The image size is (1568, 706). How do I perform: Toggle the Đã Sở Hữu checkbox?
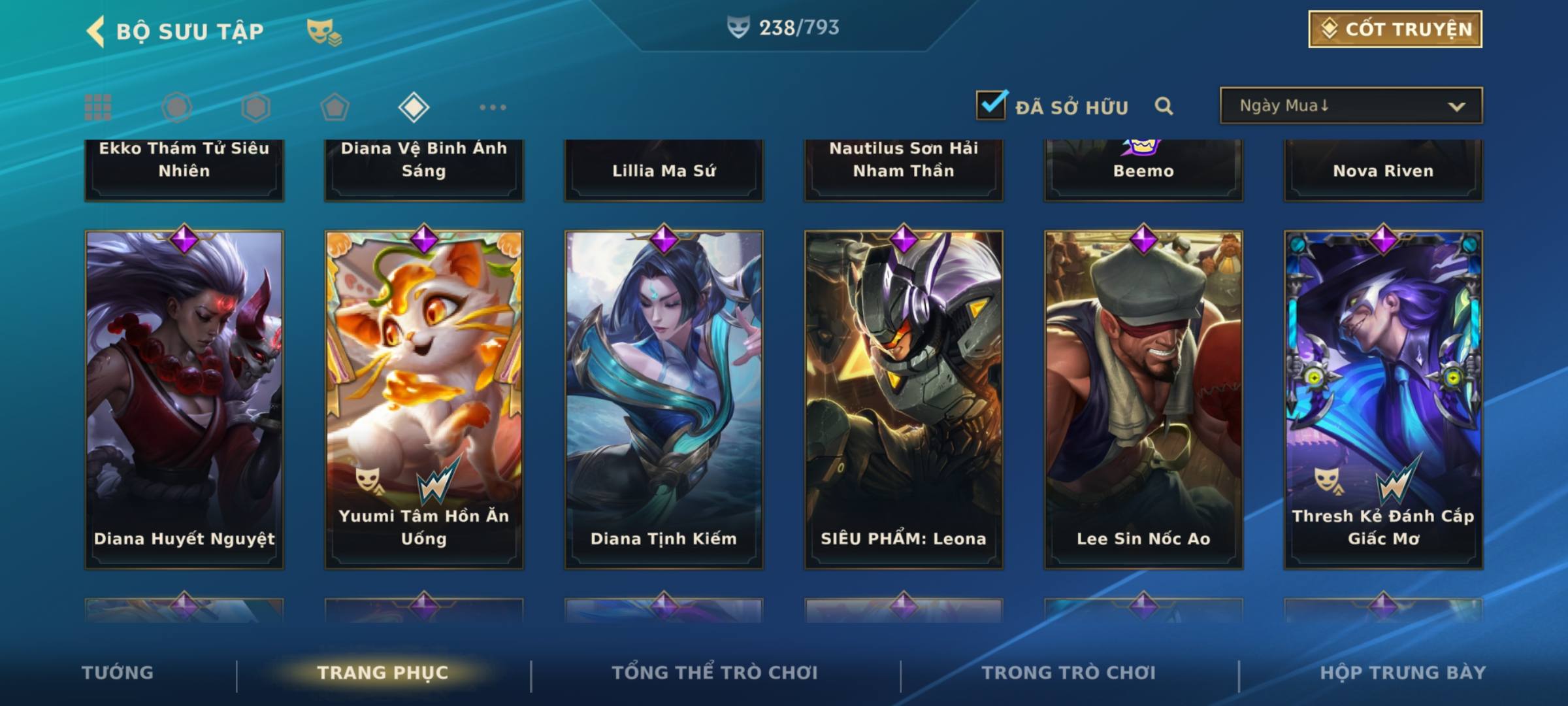coord(991,105)
